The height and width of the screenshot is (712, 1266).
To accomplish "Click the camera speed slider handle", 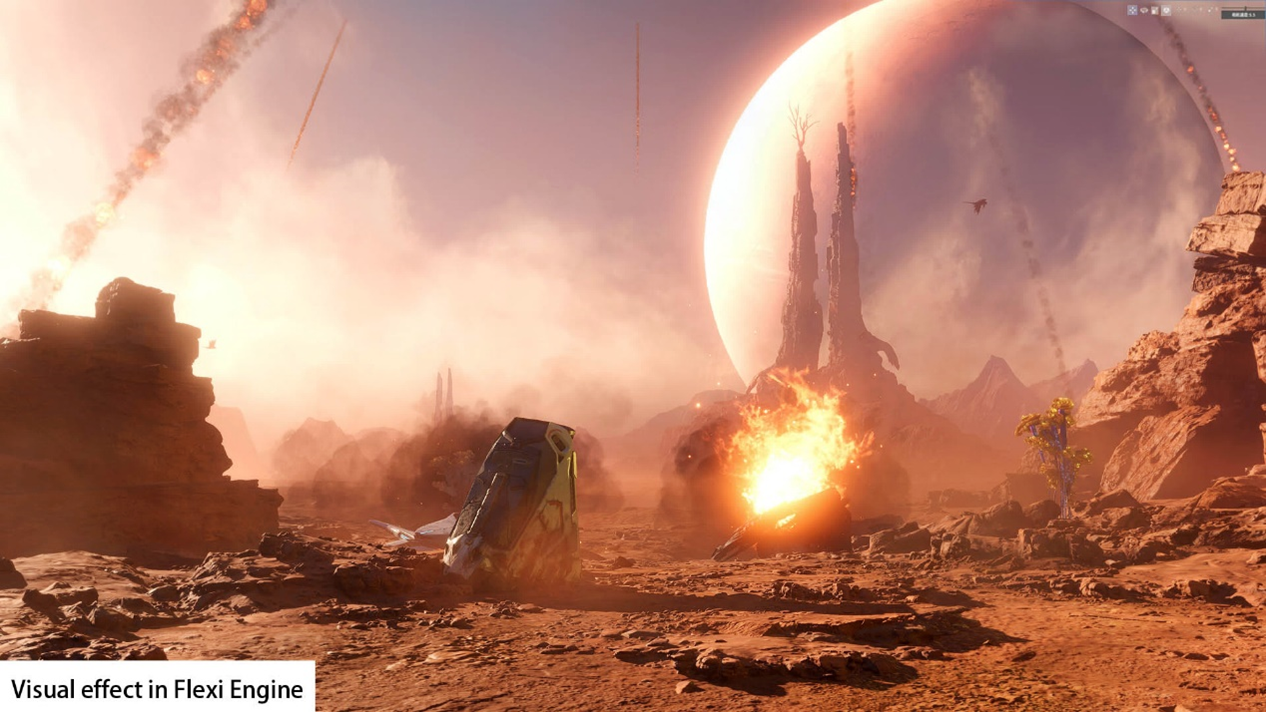I will [x=1245, y=8].
